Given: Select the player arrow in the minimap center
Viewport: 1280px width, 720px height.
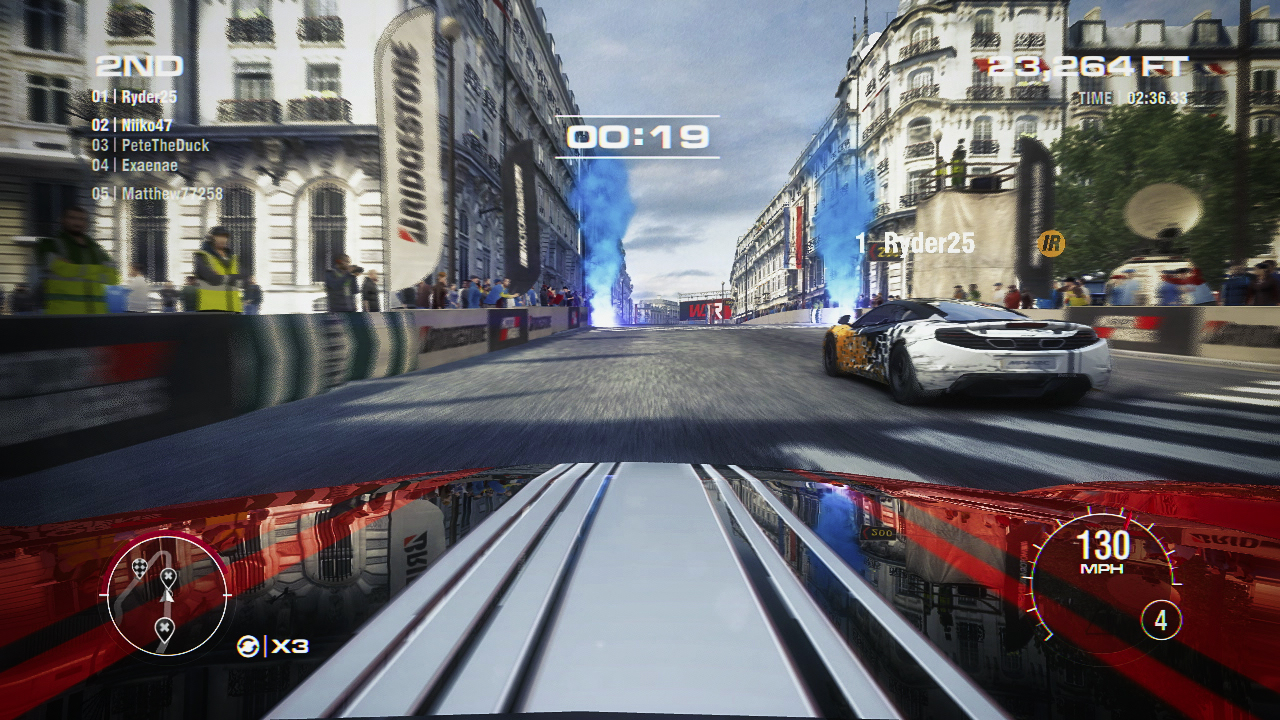Looking at the screenshot, I should pyautogui.click(x=166, y=596).
